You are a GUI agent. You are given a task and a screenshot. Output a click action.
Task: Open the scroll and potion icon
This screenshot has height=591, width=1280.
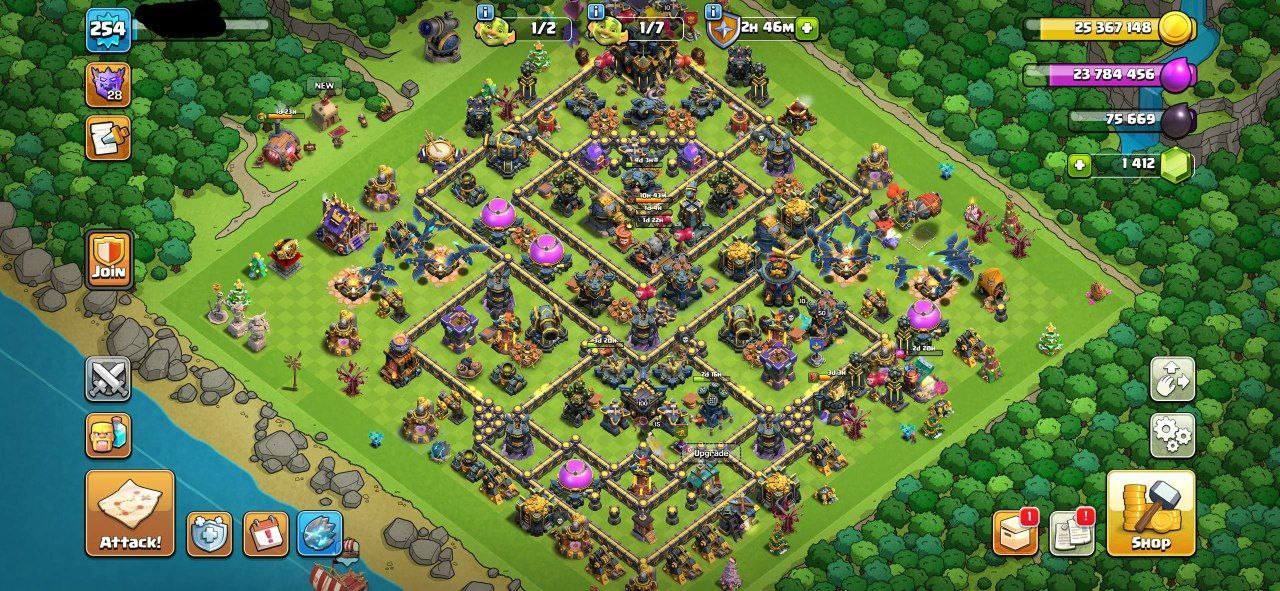pos(108,137)
